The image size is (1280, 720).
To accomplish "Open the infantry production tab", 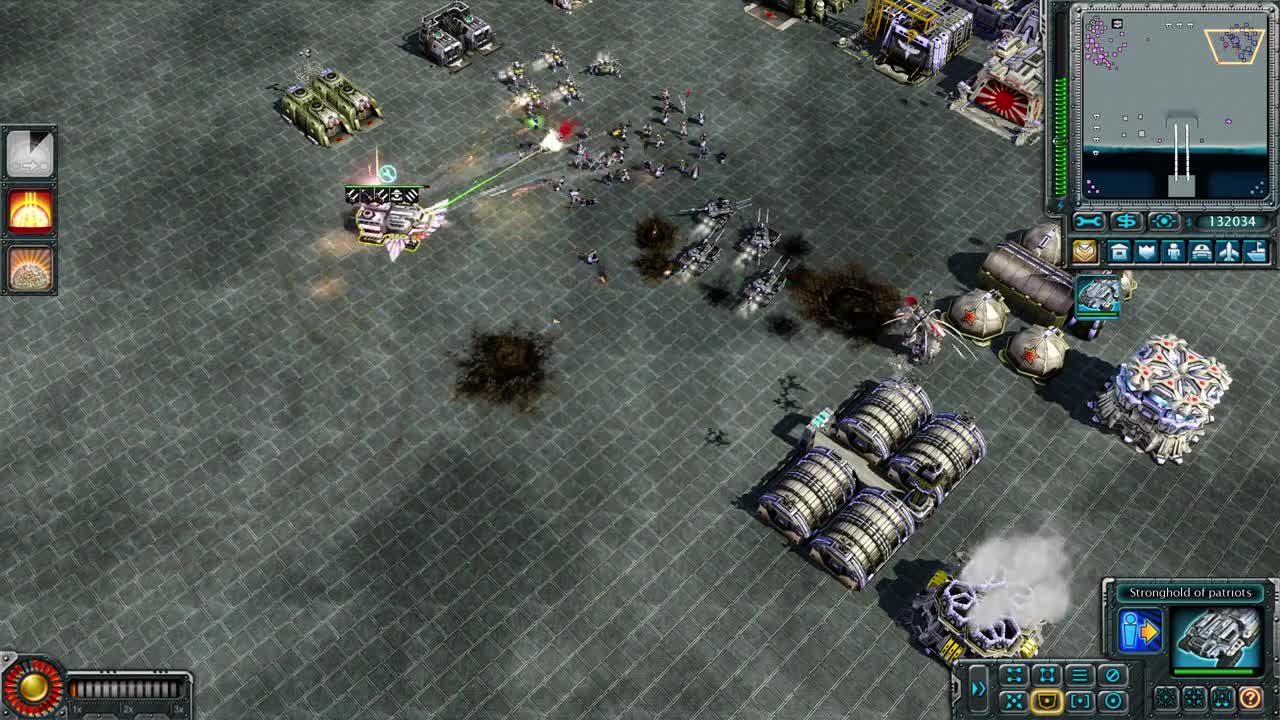I will 1174,251.
